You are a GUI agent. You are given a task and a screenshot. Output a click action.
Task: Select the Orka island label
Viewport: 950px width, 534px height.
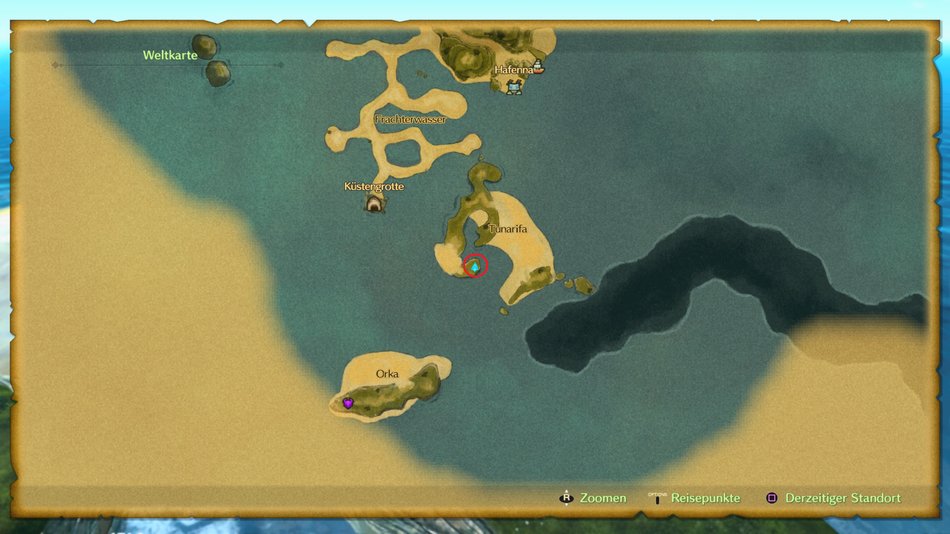coord(387,374)
